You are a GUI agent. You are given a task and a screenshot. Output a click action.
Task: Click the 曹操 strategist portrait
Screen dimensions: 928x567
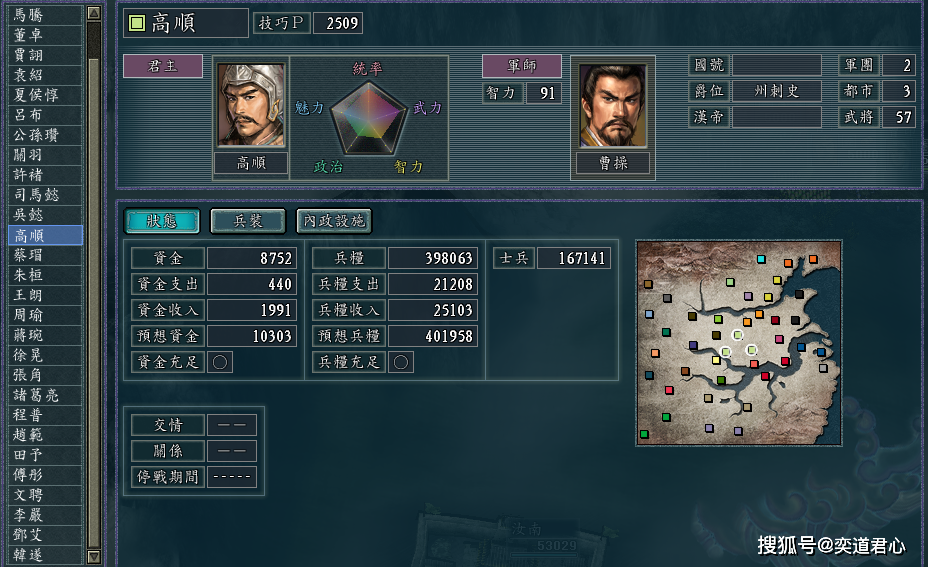[x=613, y=106]
